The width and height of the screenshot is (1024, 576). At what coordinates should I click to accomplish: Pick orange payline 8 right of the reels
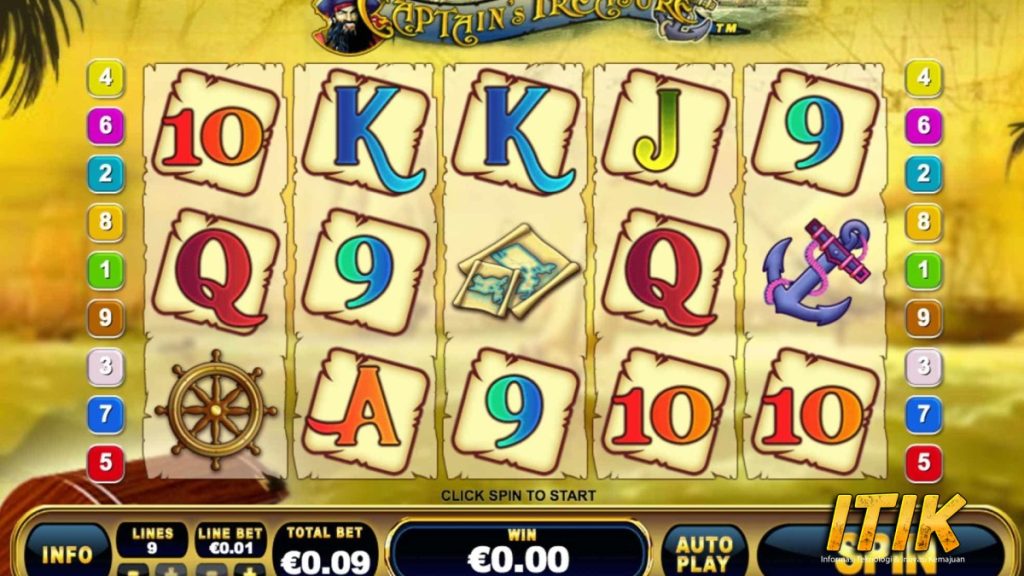(923, 222)
